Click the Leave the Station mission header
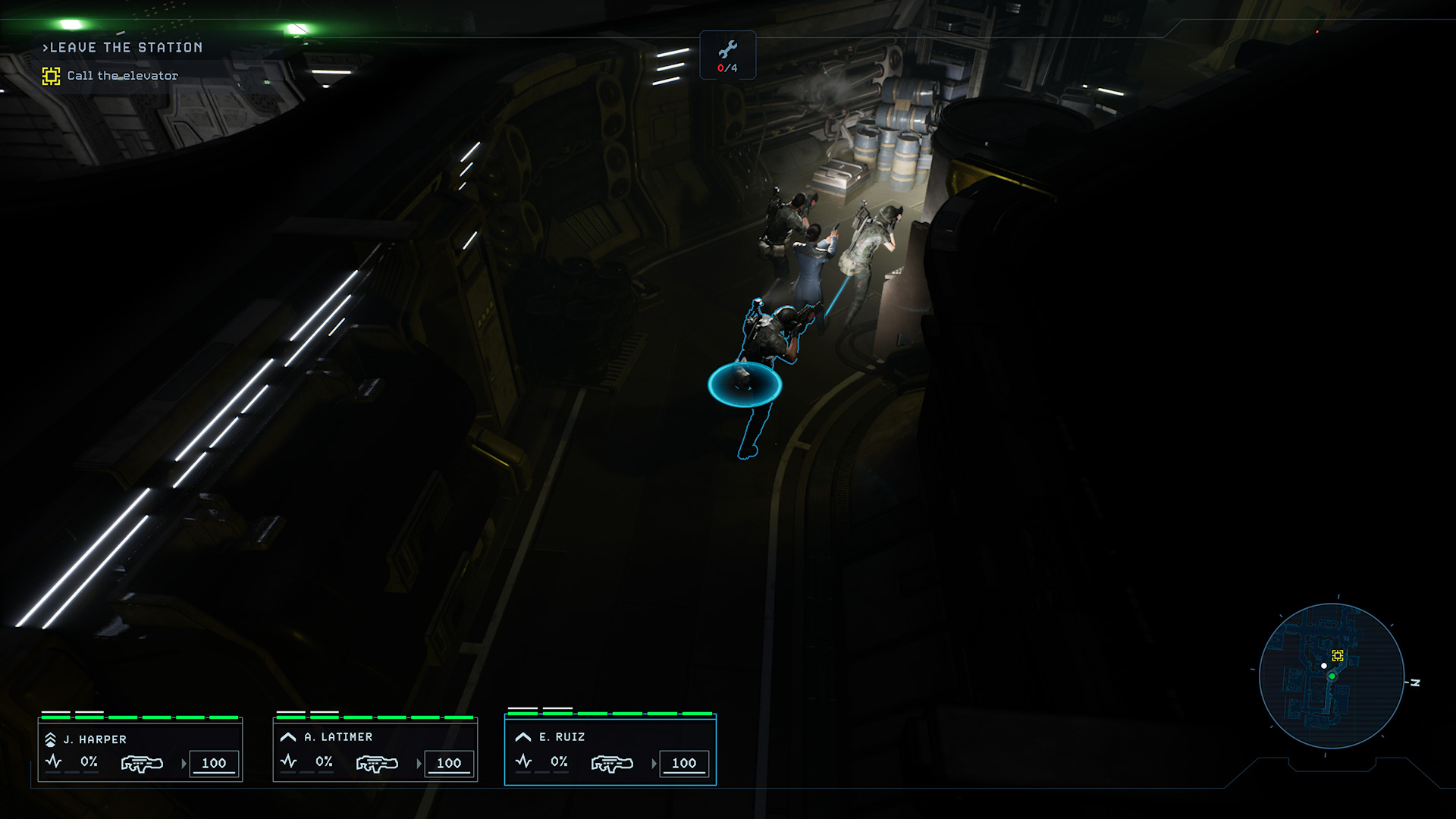Image resolution: width=1456 pixels, height=819 pixels. point(125,48)
